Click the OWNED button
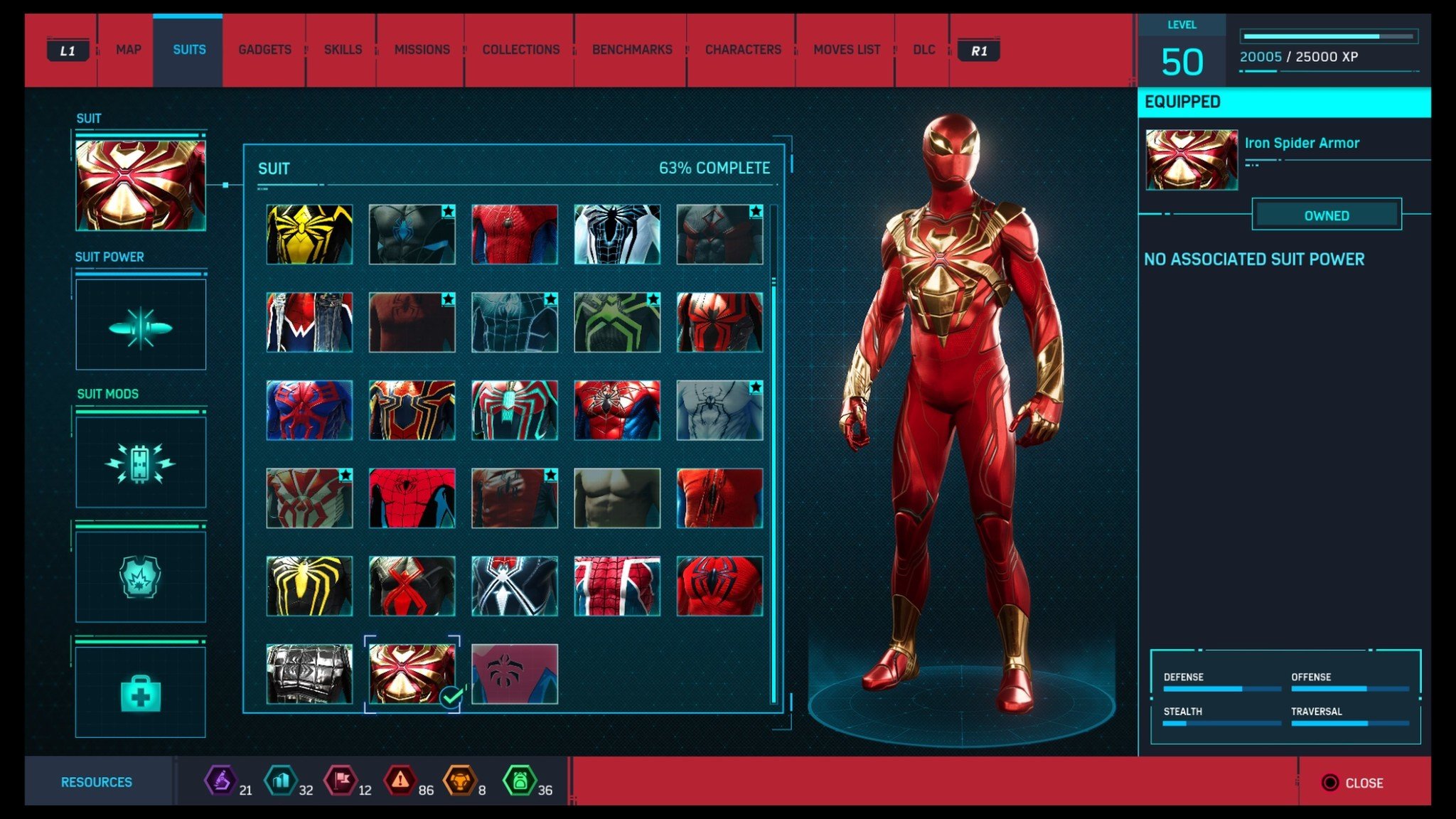 (1326, 215)
